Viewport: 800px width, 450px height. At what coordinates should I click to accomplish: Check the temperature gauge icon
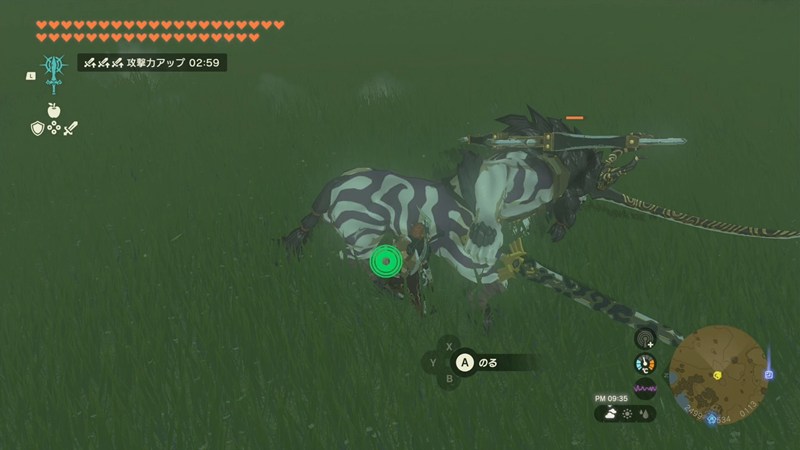tap(645, 364)
